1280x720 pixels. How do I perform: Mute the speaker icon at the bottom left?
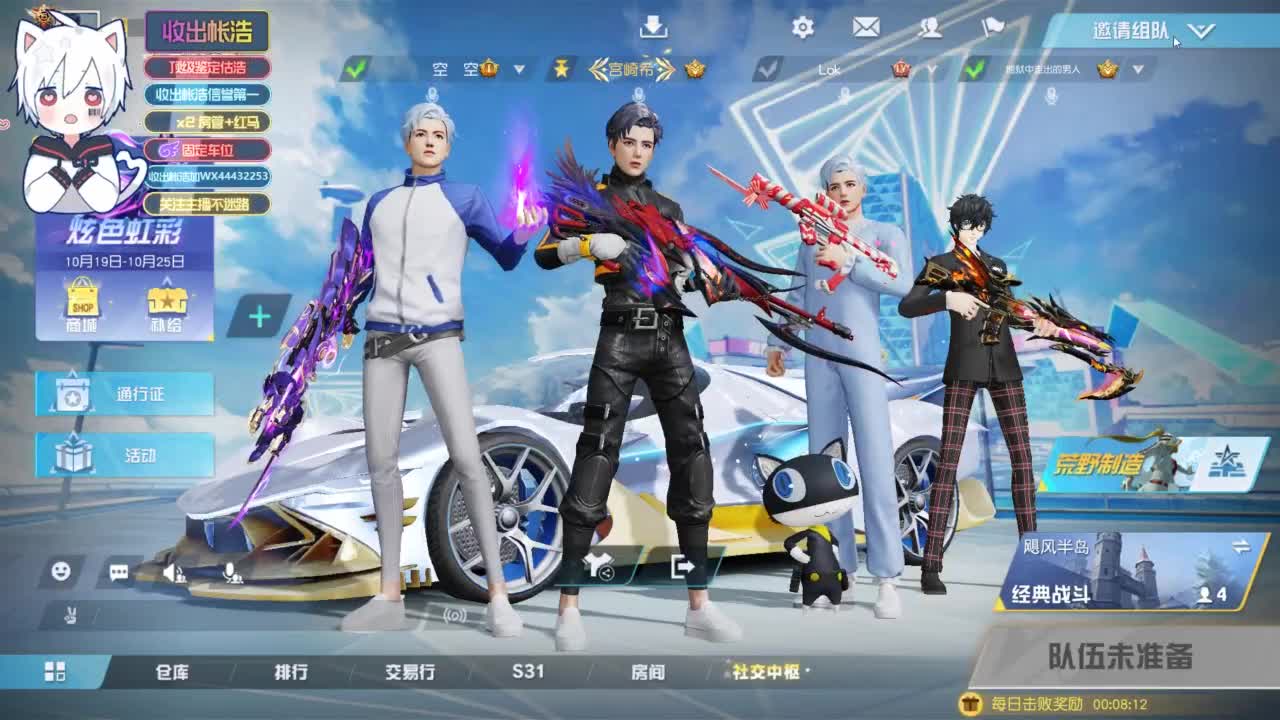point(172,572)
